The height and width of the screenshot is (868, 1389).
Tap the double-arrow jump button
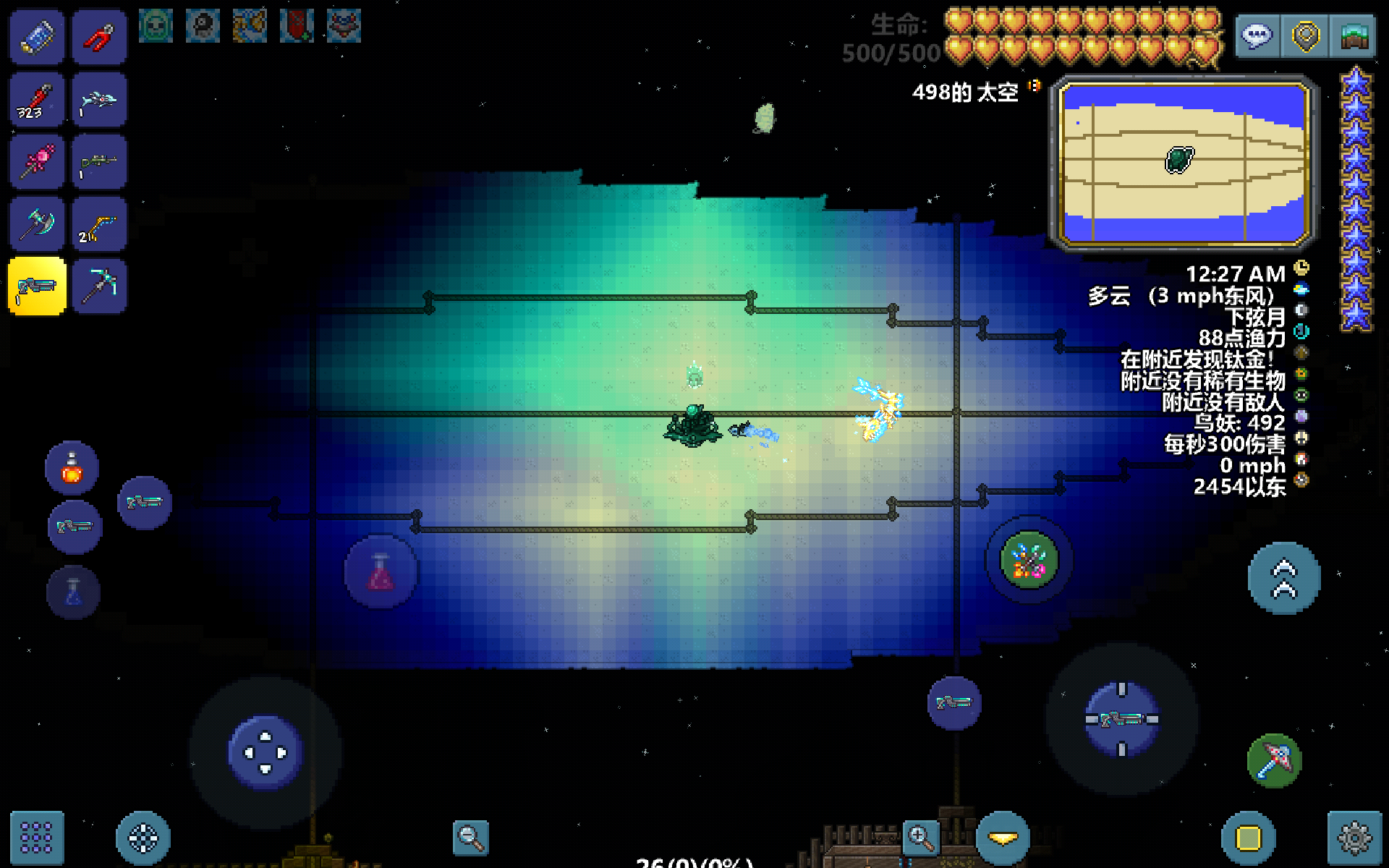1284,579
